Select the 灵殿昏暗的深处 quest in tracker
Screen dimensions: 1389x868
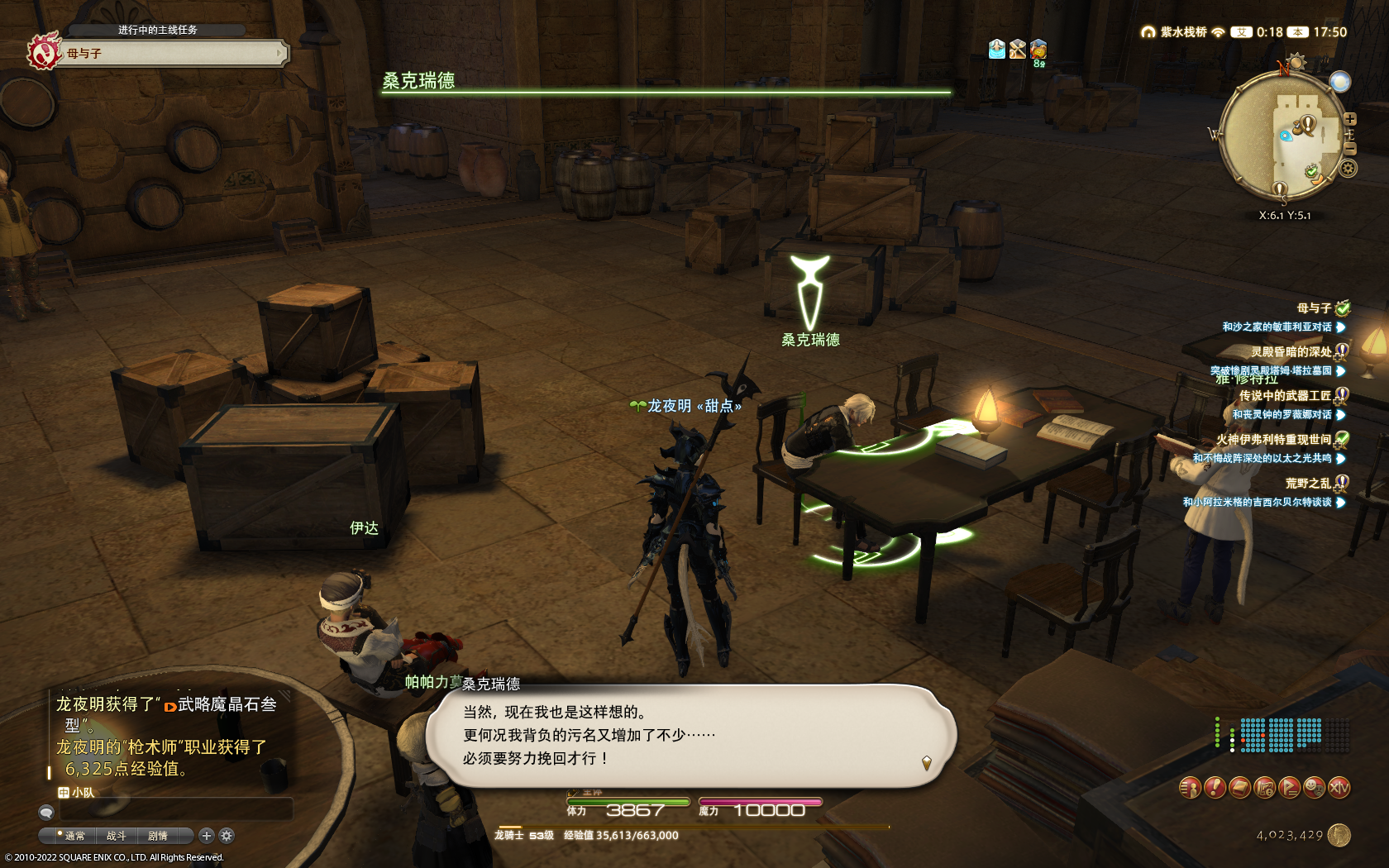pos(1291,352)
